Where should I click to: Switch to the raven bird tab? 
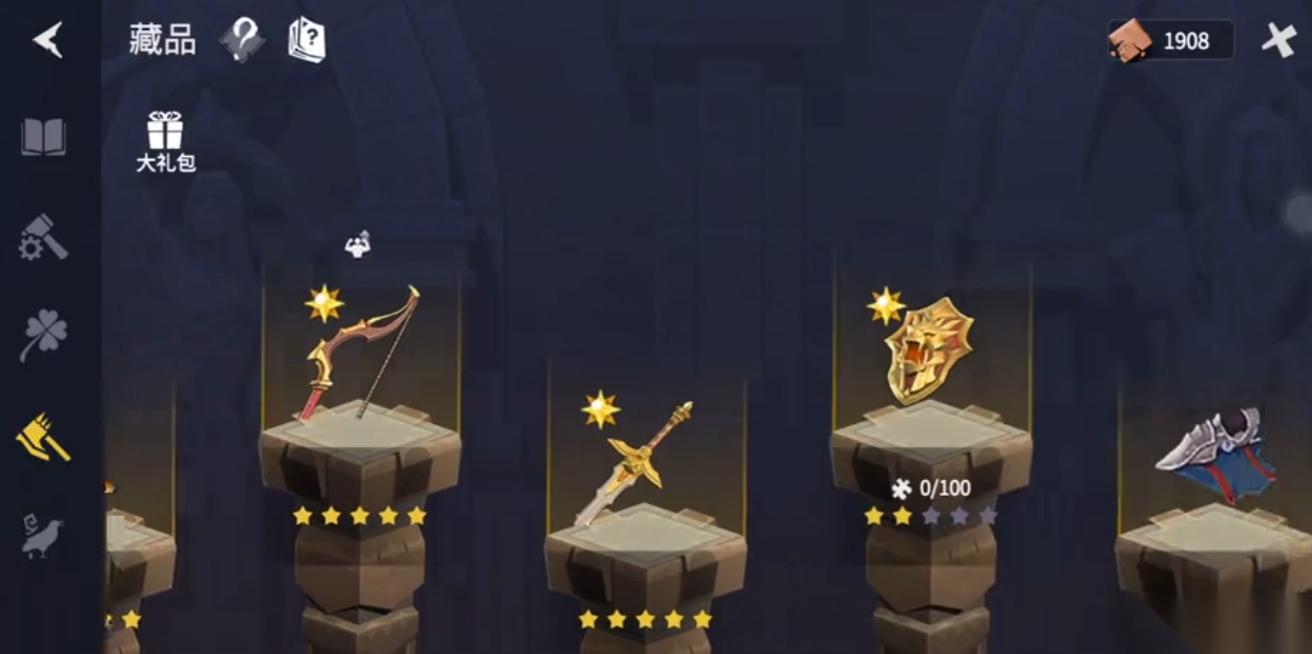[x=44, y=536]
